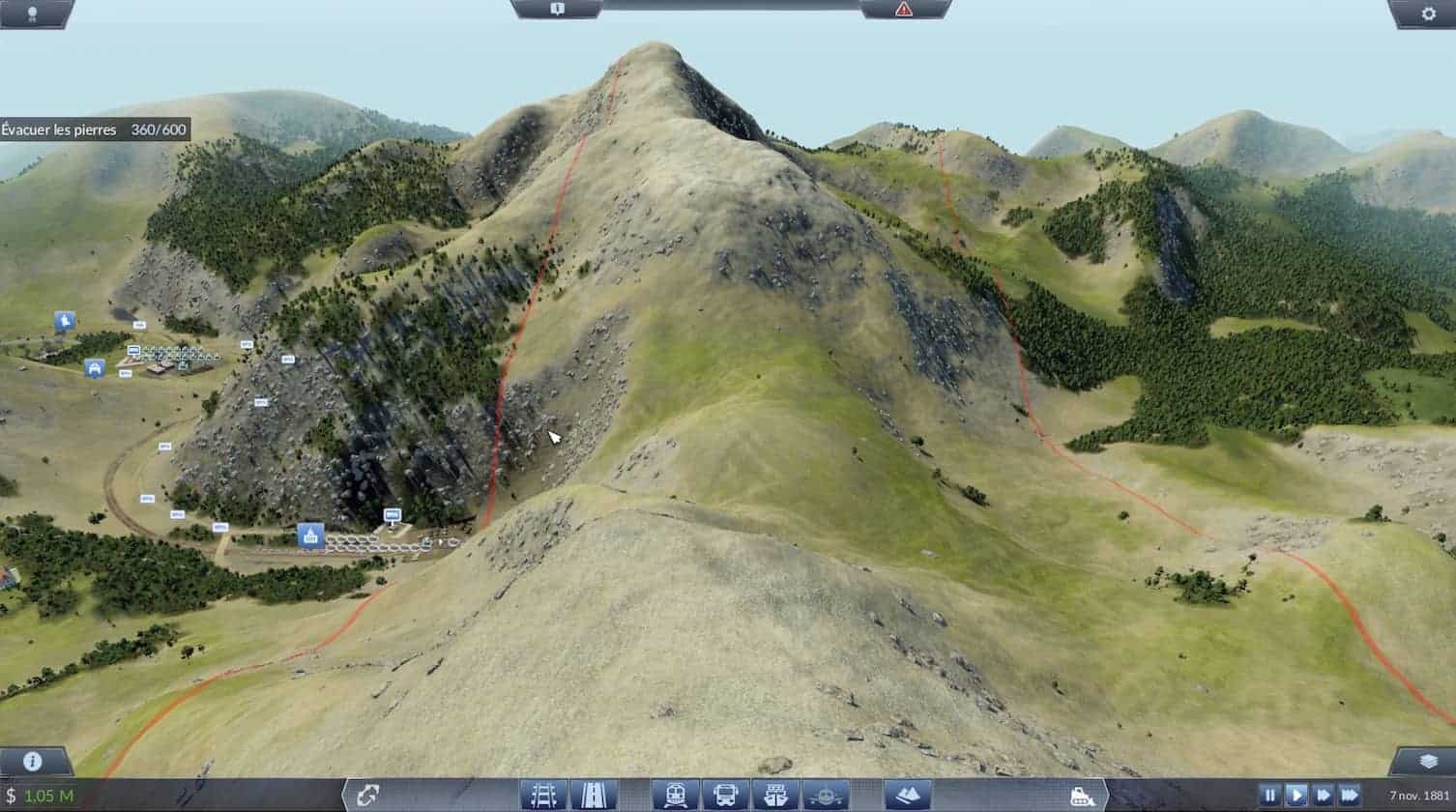
Task: Open the mission info tab at top
Action: tap(558, 9)
